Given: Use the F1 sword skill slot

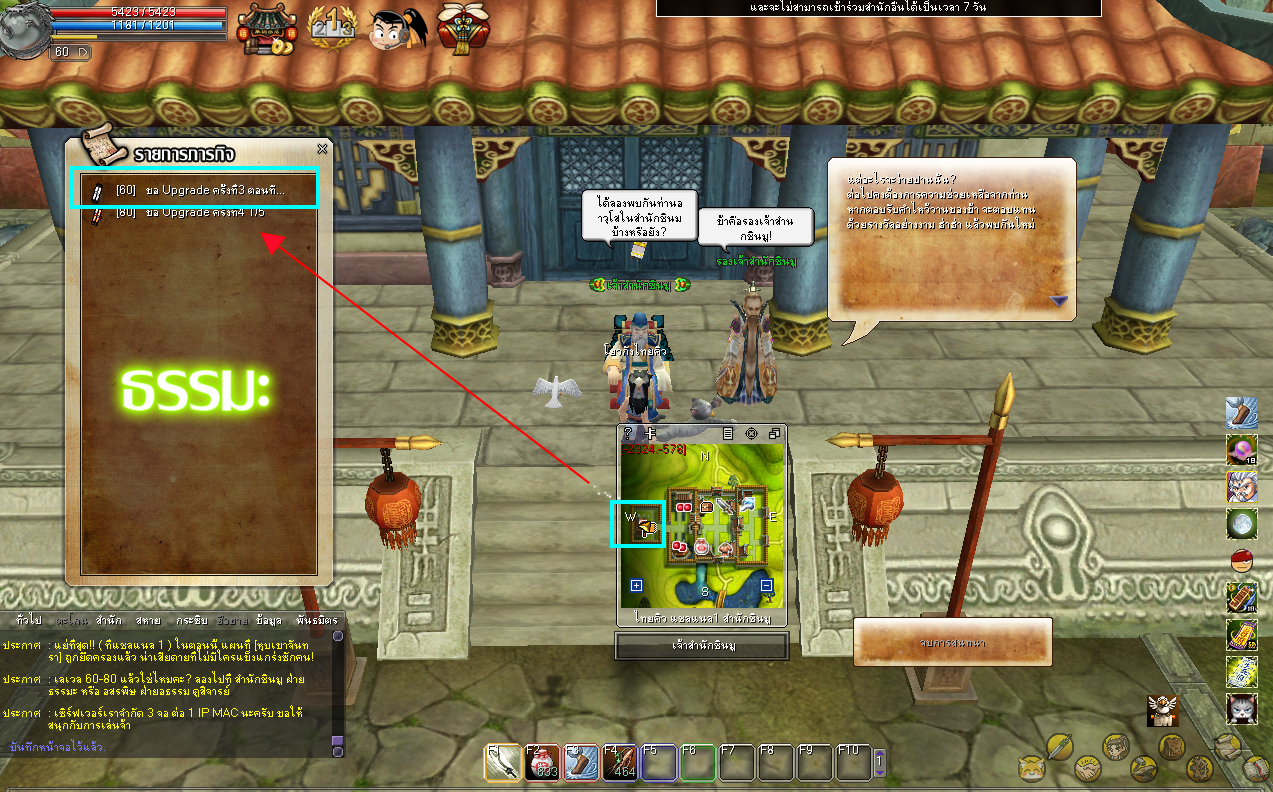Looking at the screenshot, I should coord(502,763).
